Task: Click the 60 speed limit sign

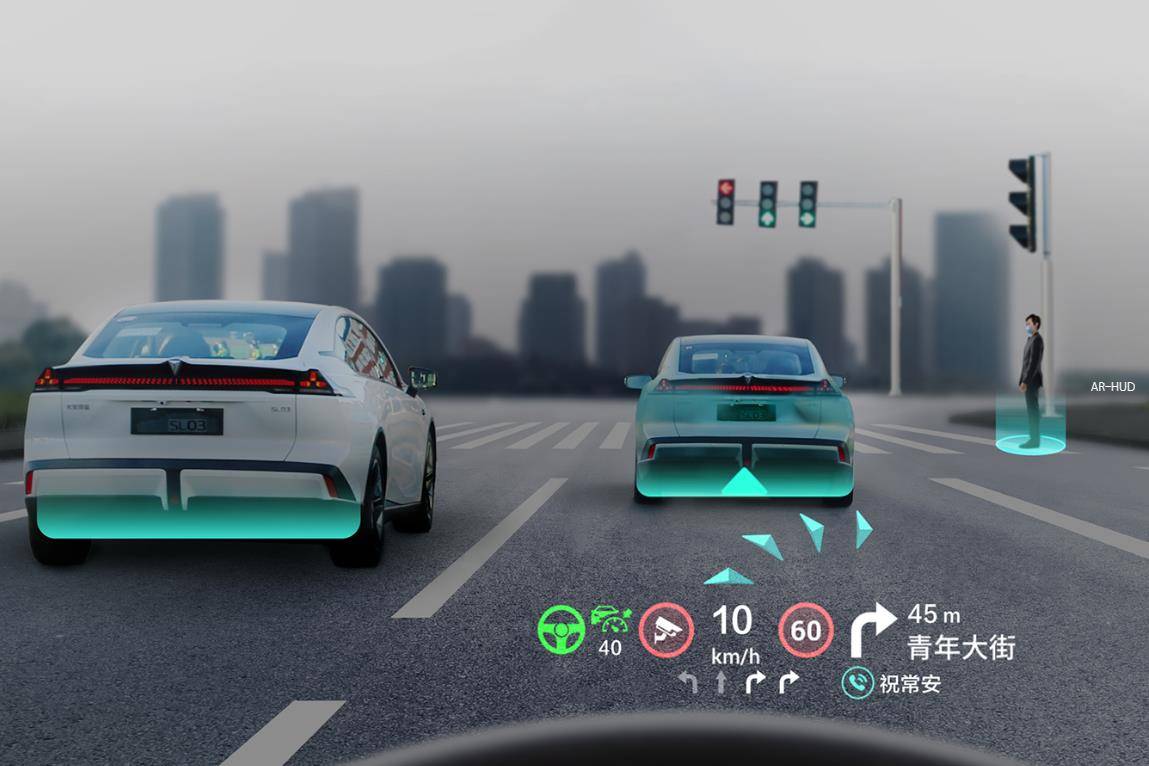Action: 806,630
